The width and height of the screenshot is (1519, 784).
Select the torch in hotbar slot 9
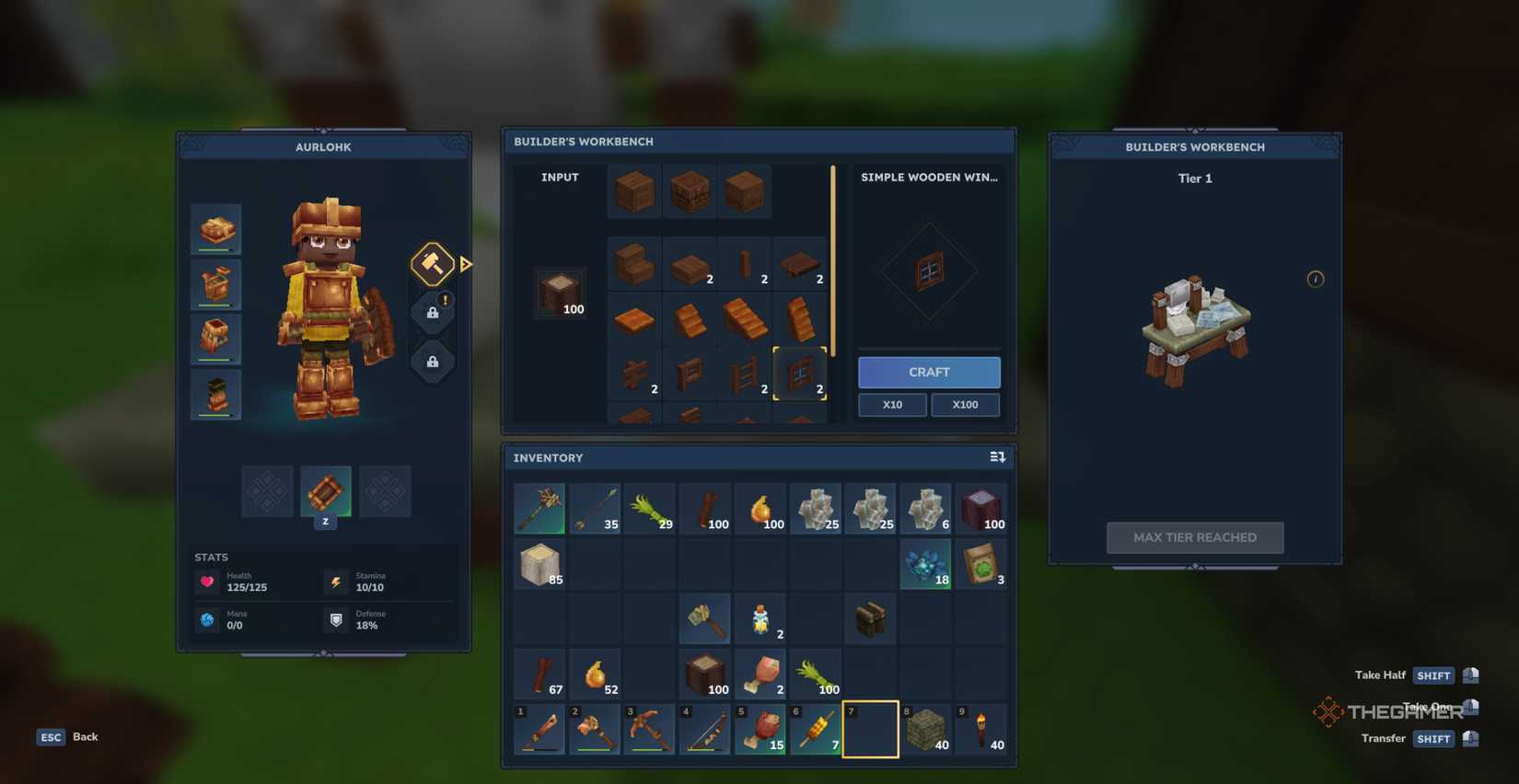click(980, 729)
